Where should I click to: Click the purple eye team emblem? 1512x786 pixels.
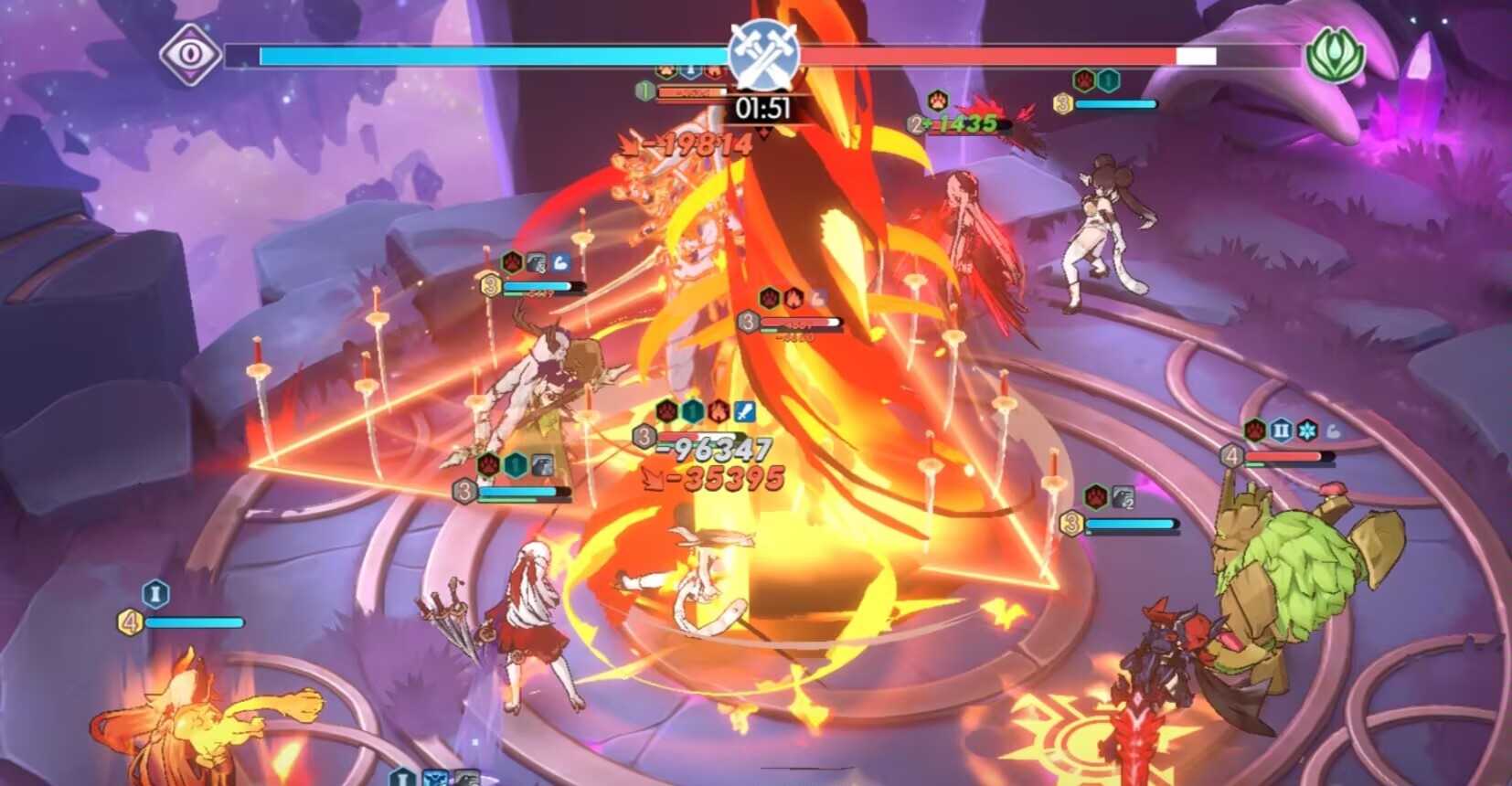tap(190, 55)
